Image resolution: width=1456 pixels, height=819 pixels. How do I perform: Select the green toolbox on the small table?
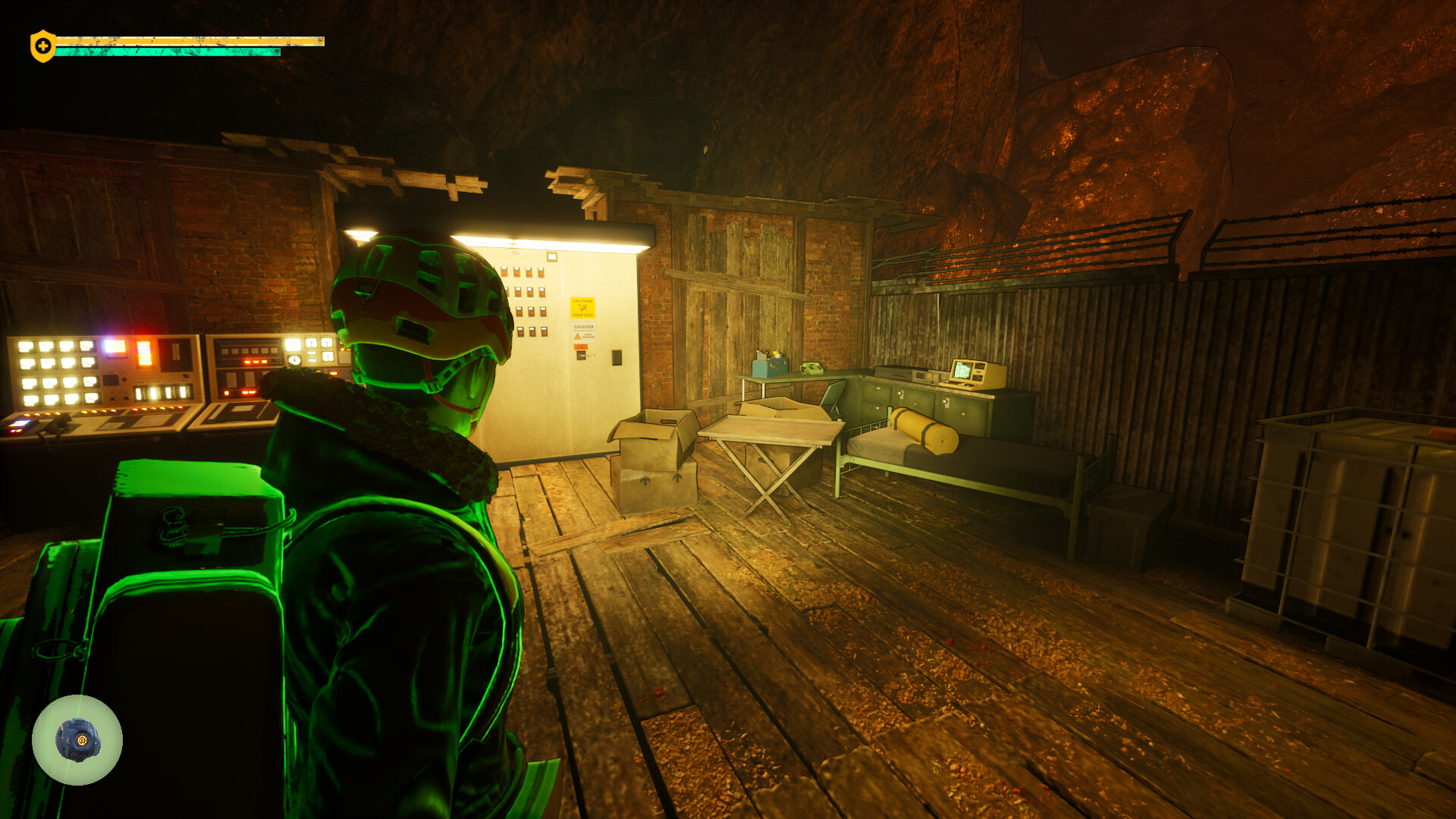coord(769,367)
